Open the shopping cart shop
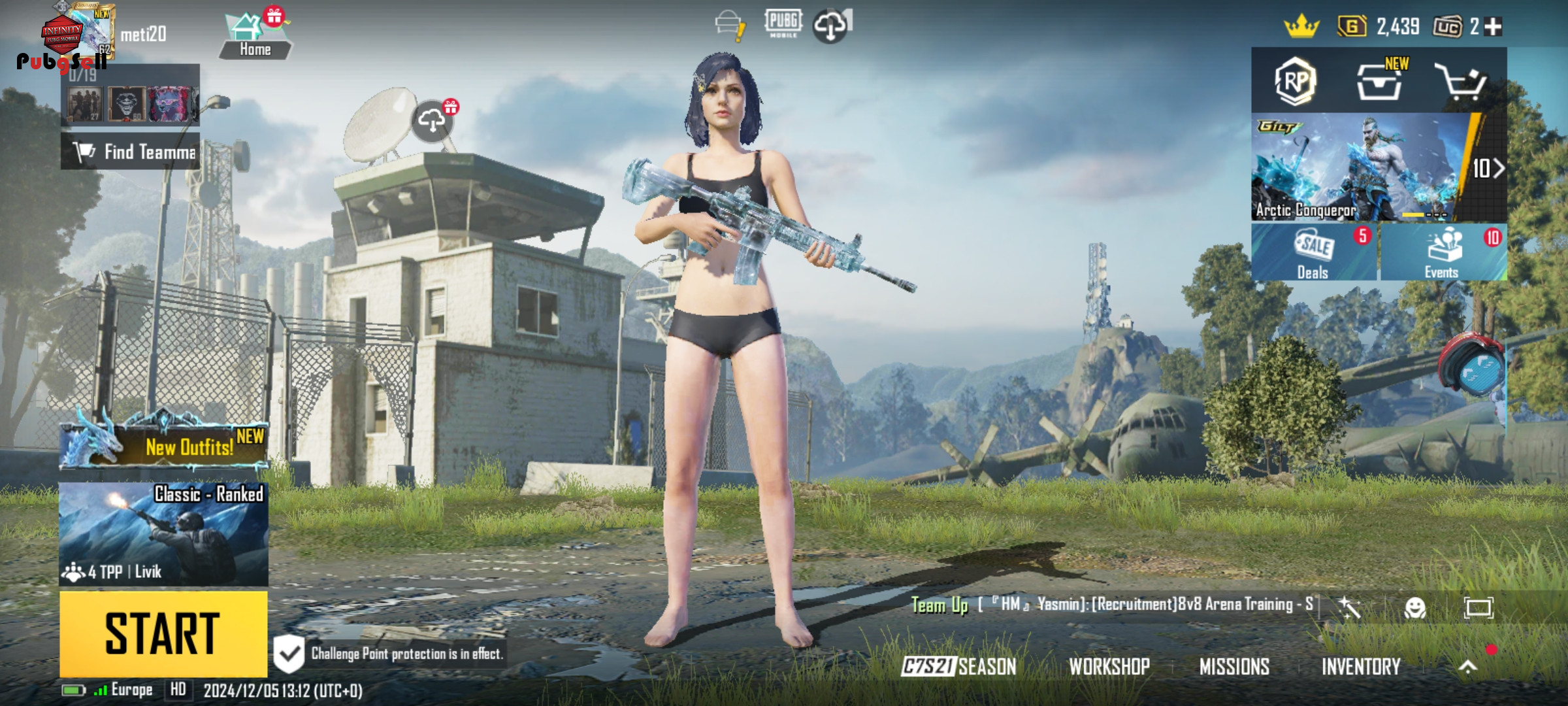The width and height of the screenshot is (1568, 706). pos(1461,82)
